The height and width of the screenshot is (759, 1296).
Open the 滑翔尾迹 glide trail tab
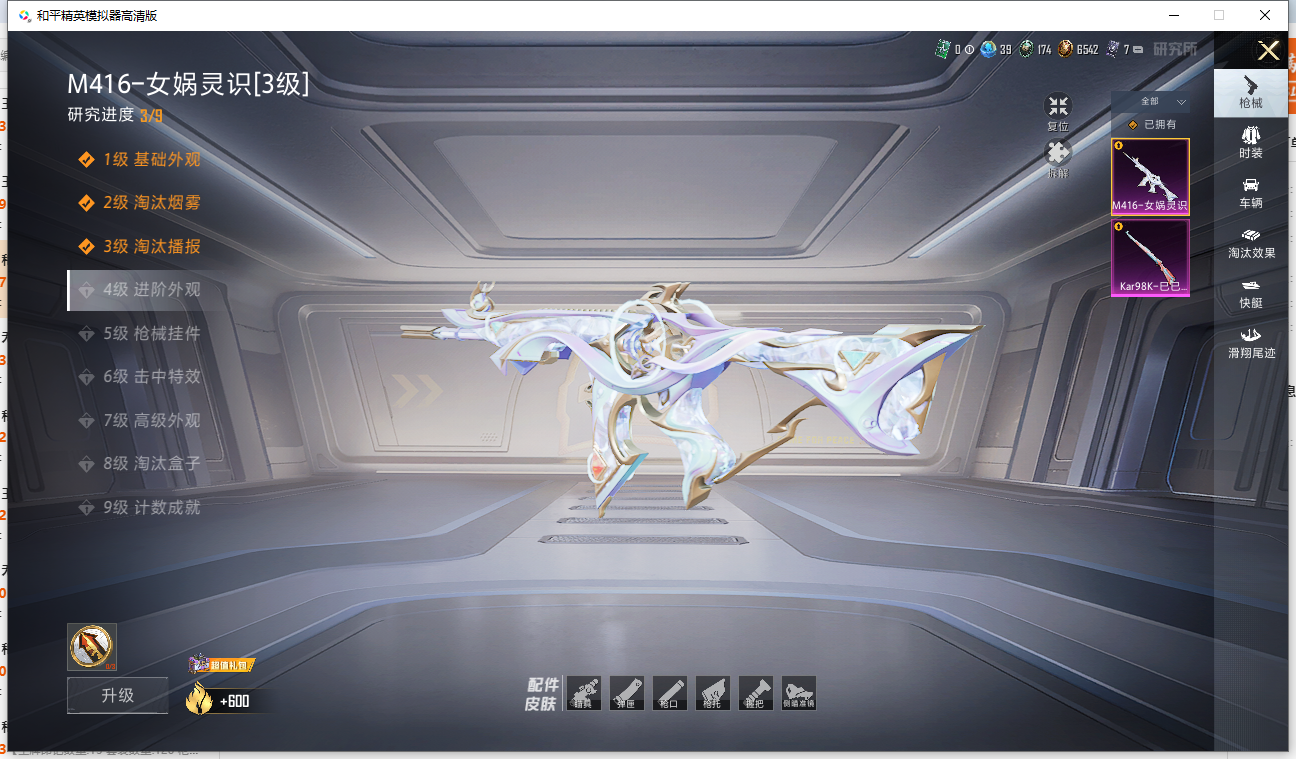click(1250, 343)
